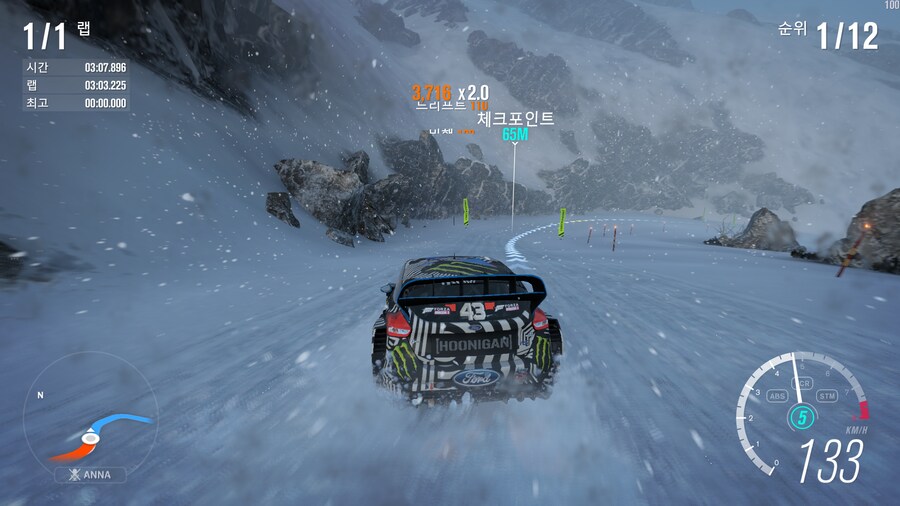Click the checkpoint 65M distance marker

tap(515, 134)
